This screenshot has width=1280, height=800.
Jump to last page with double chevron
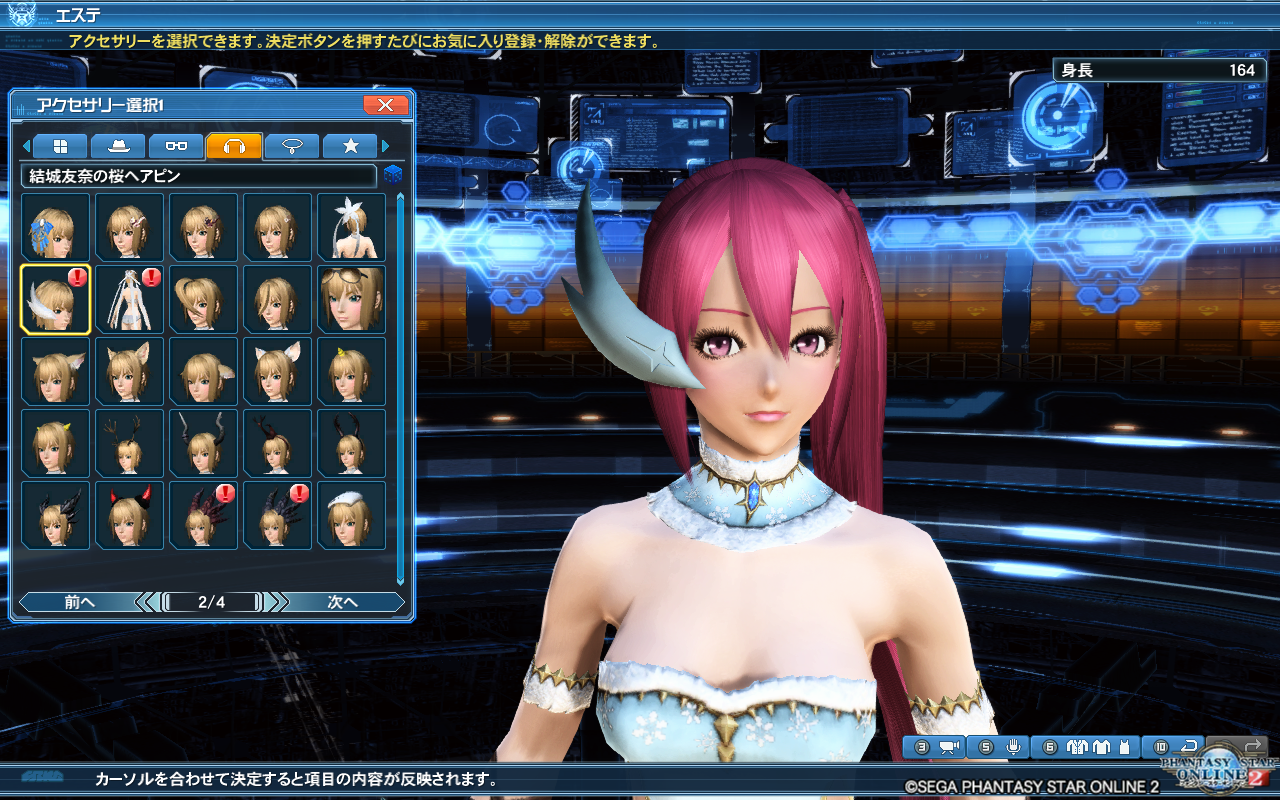(x=277, y=602)
